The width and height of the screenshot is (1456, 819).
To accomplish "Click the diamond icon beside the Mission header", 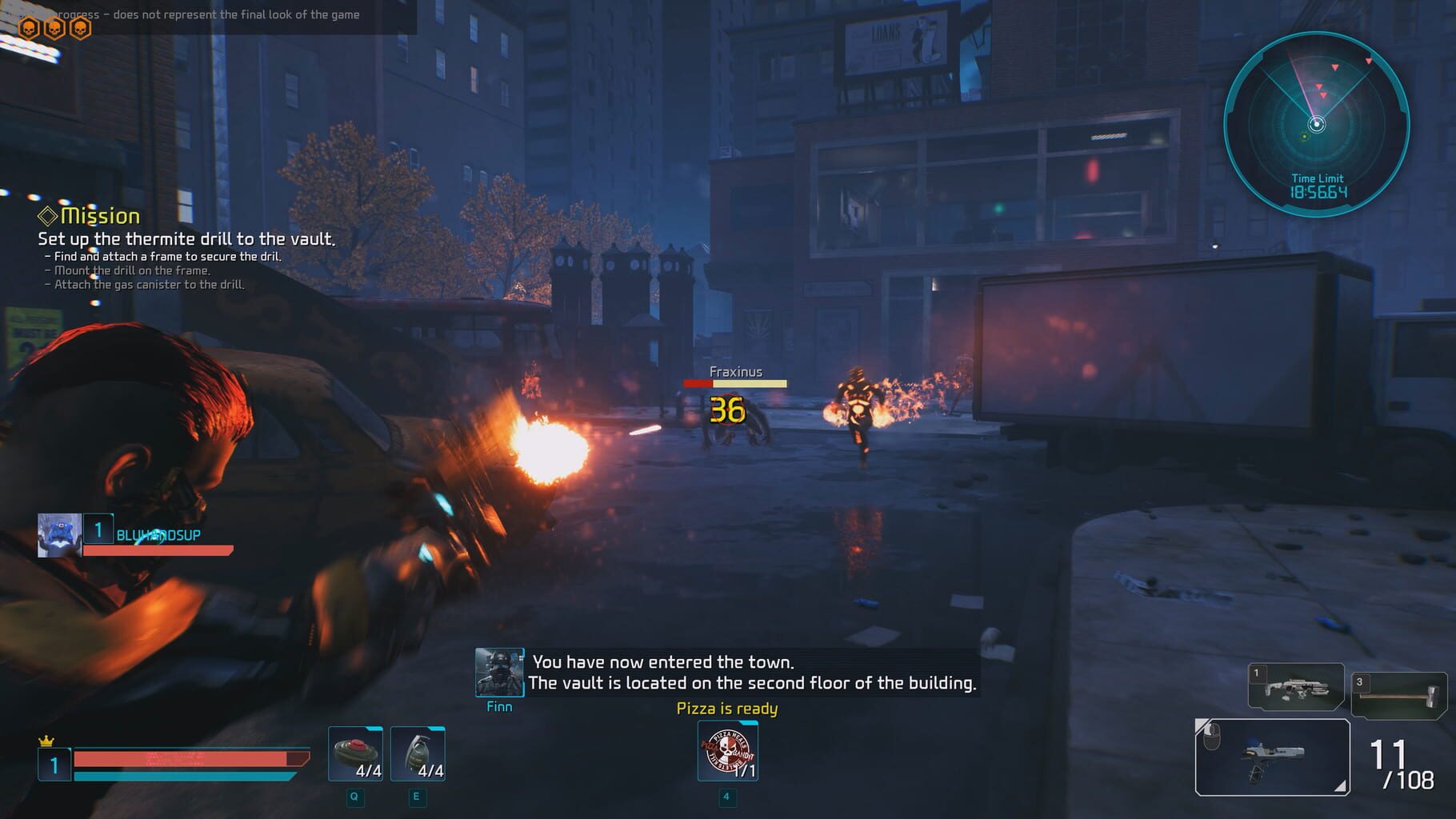I will [46, 214].
